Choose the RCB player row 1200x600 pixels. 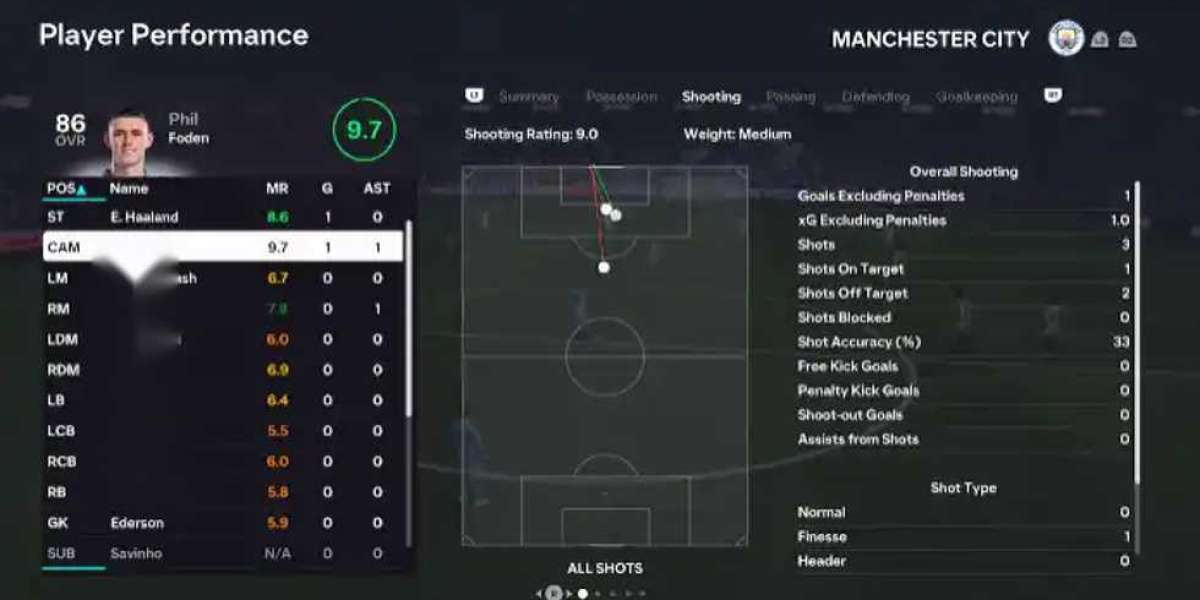(222, 462)
